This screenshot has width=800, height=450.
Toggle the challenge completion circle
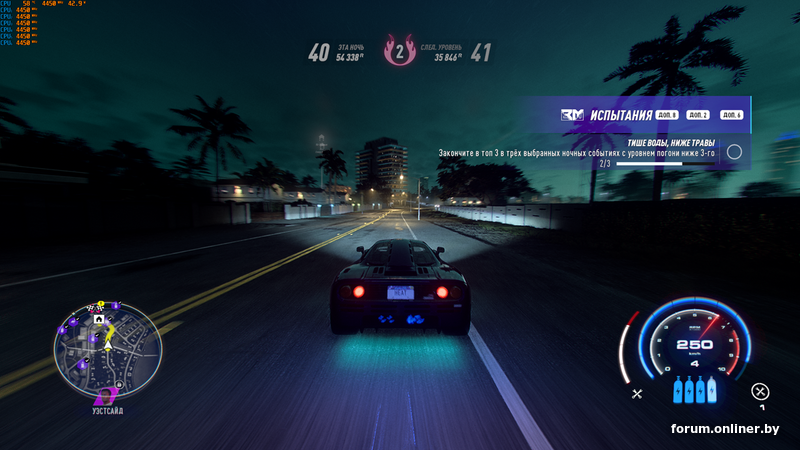pos(734,152)
